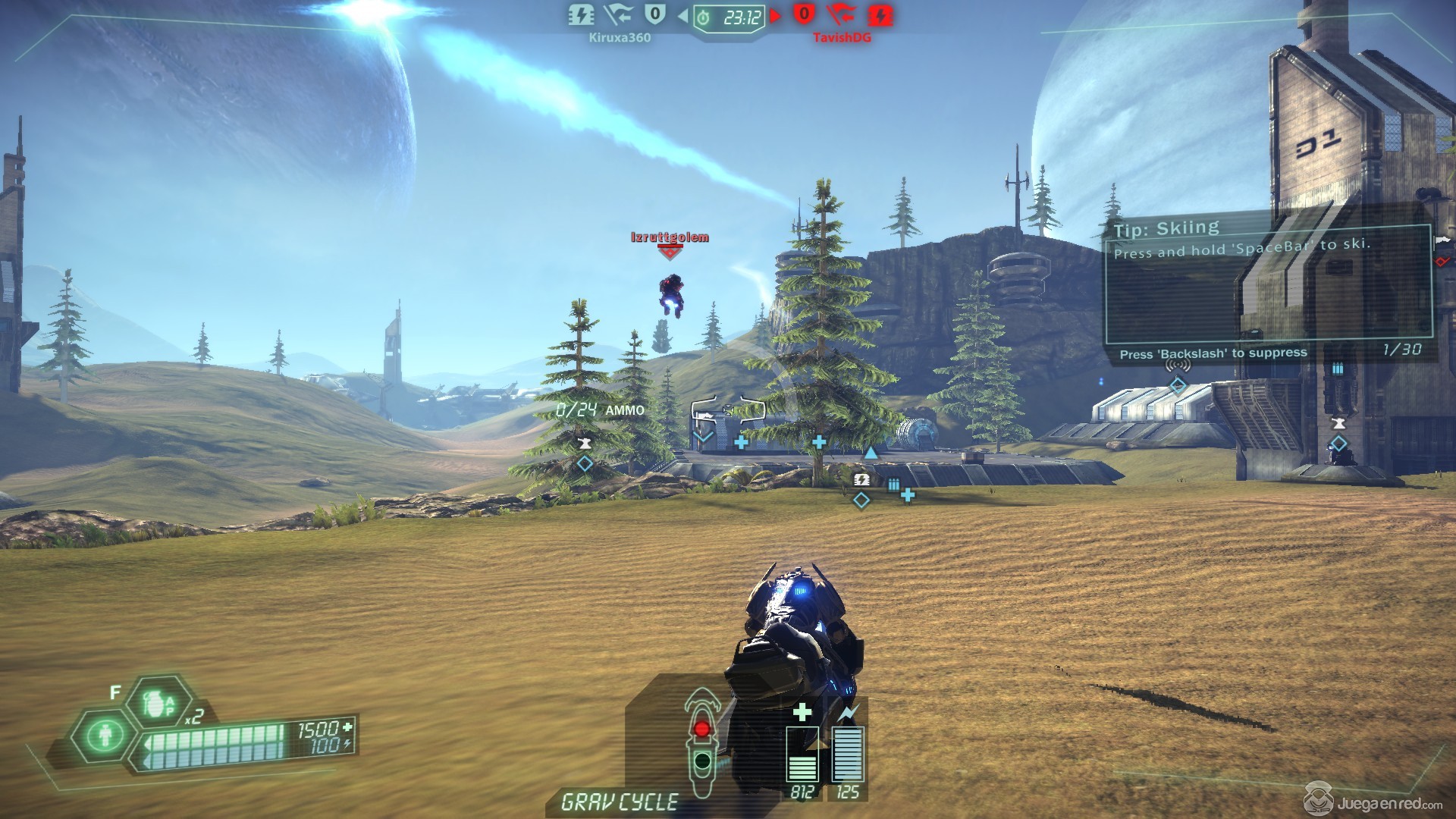Click the red team flag status icon
The image size is (1456, 819).
coord(841,14)
